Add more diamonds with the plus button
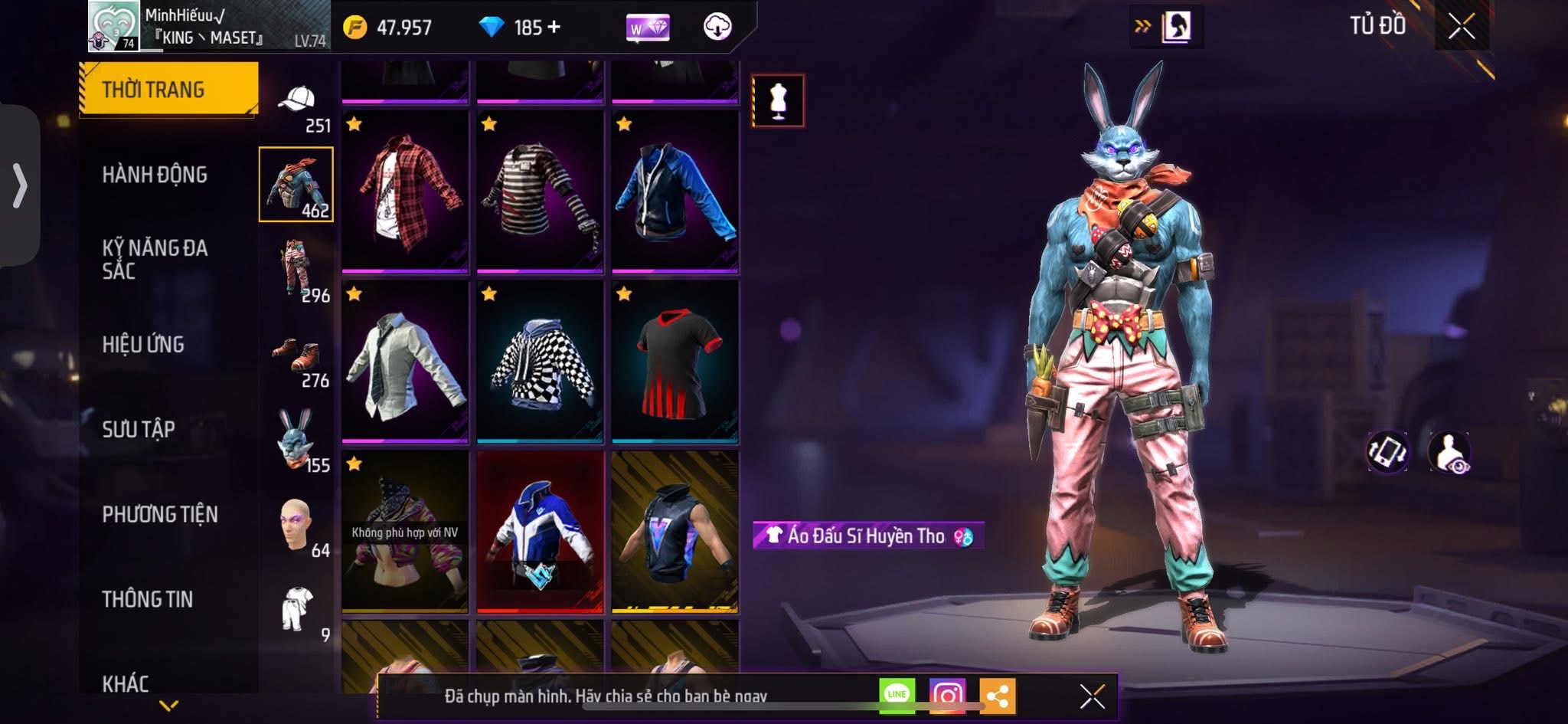Screen dimensions: 1568x724 pyautogui.click(x=554, y=27)
